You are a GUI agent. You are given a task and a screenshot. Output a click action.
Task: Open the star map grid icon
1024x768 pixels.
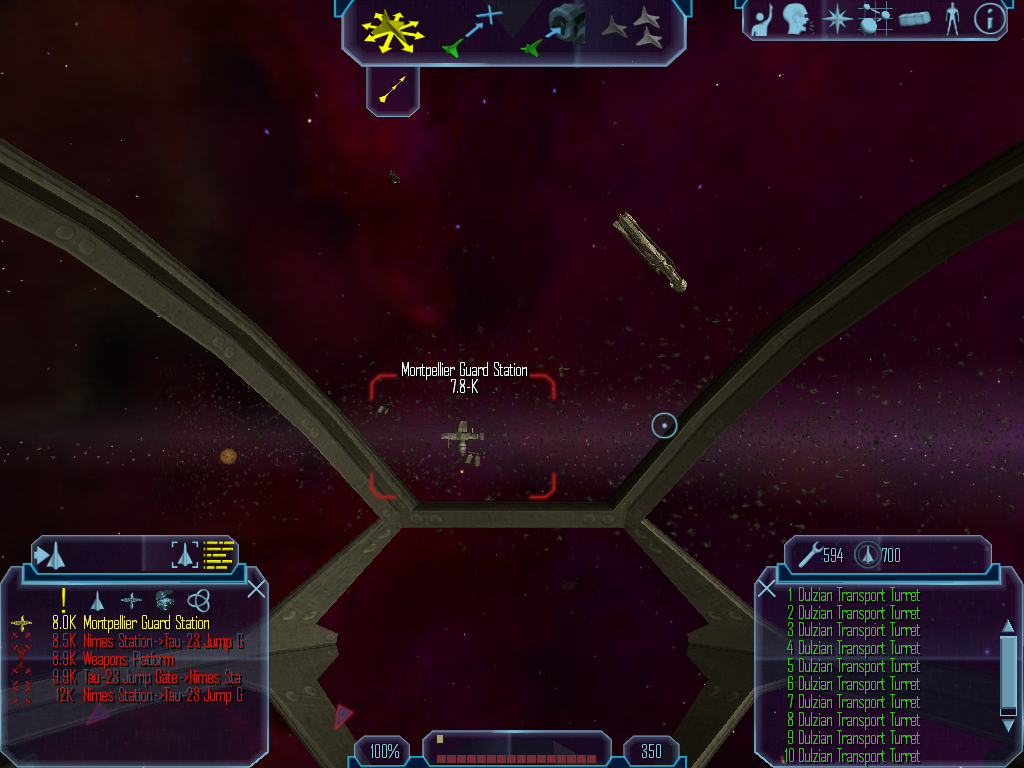coord(875,19)
